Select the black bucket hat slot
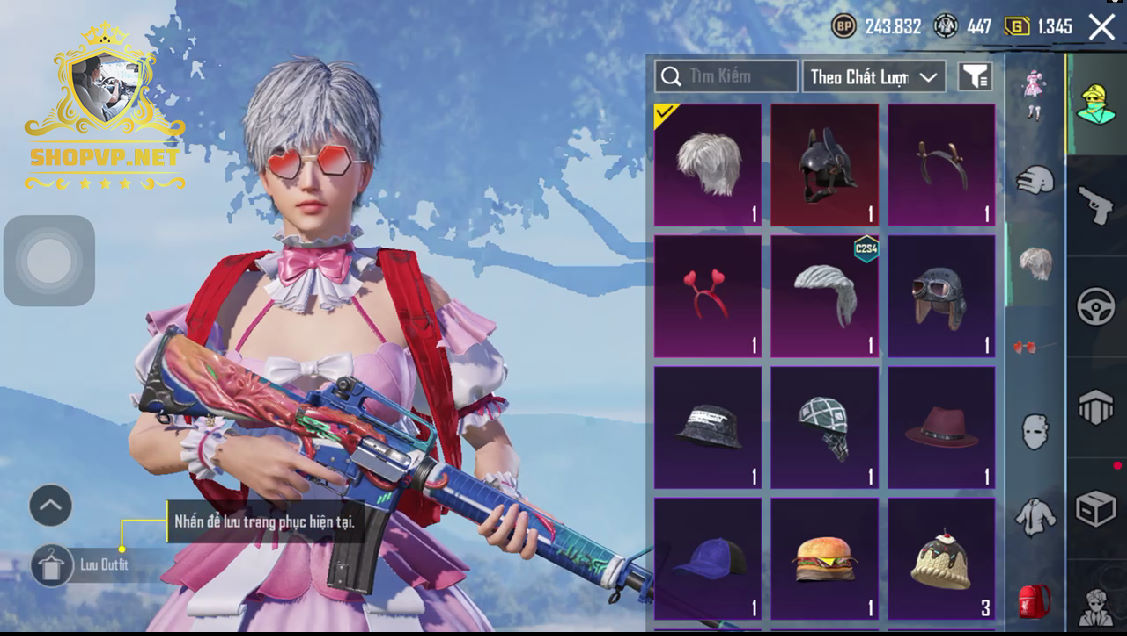Image resolution: width=1127 pixels, height=636 pixels. 708,428
